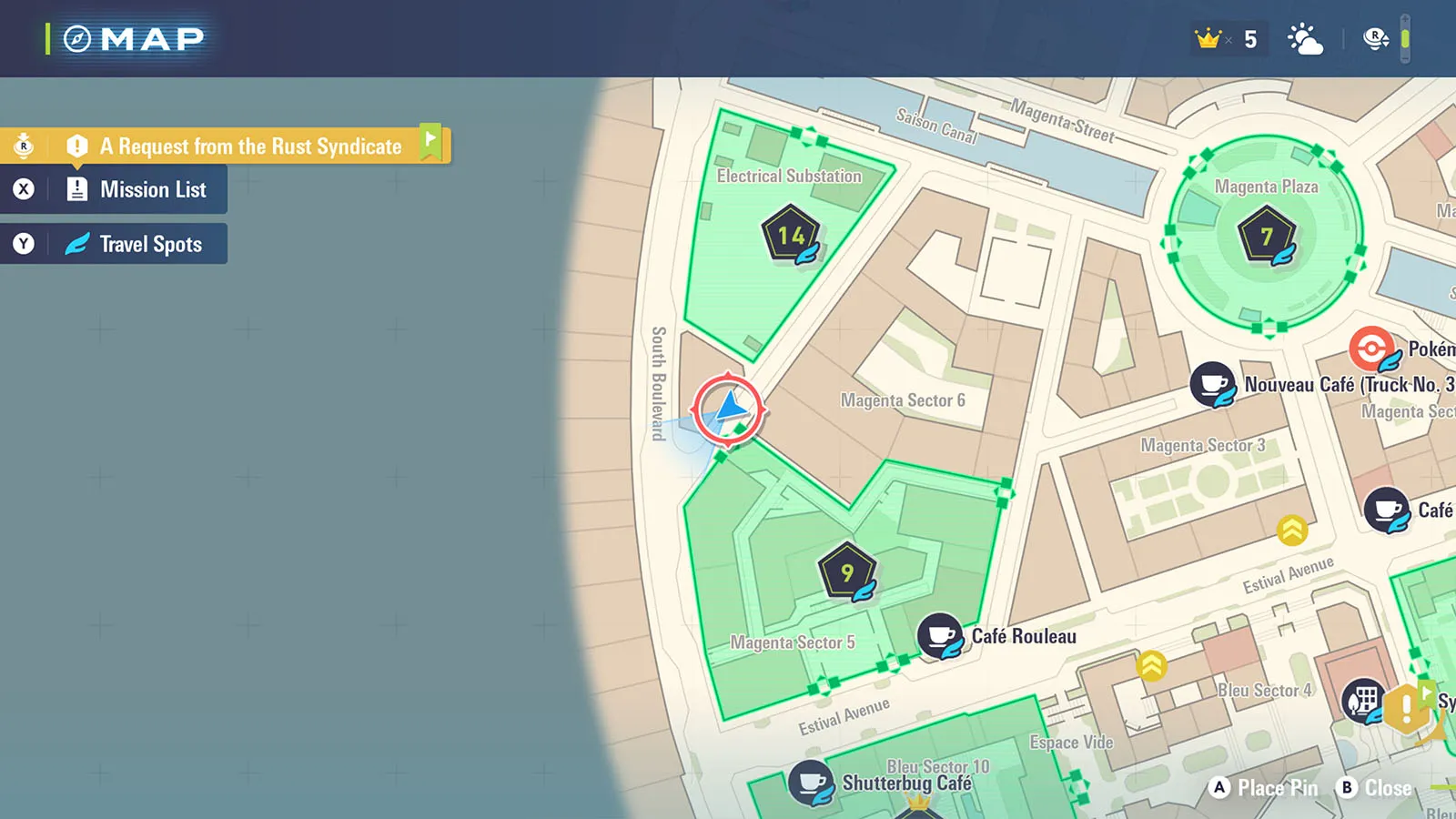Viewport: 1456px width, 819px height.
Task: Choose the Nouveau Café truck icon
Action: tap(1212, 383)
